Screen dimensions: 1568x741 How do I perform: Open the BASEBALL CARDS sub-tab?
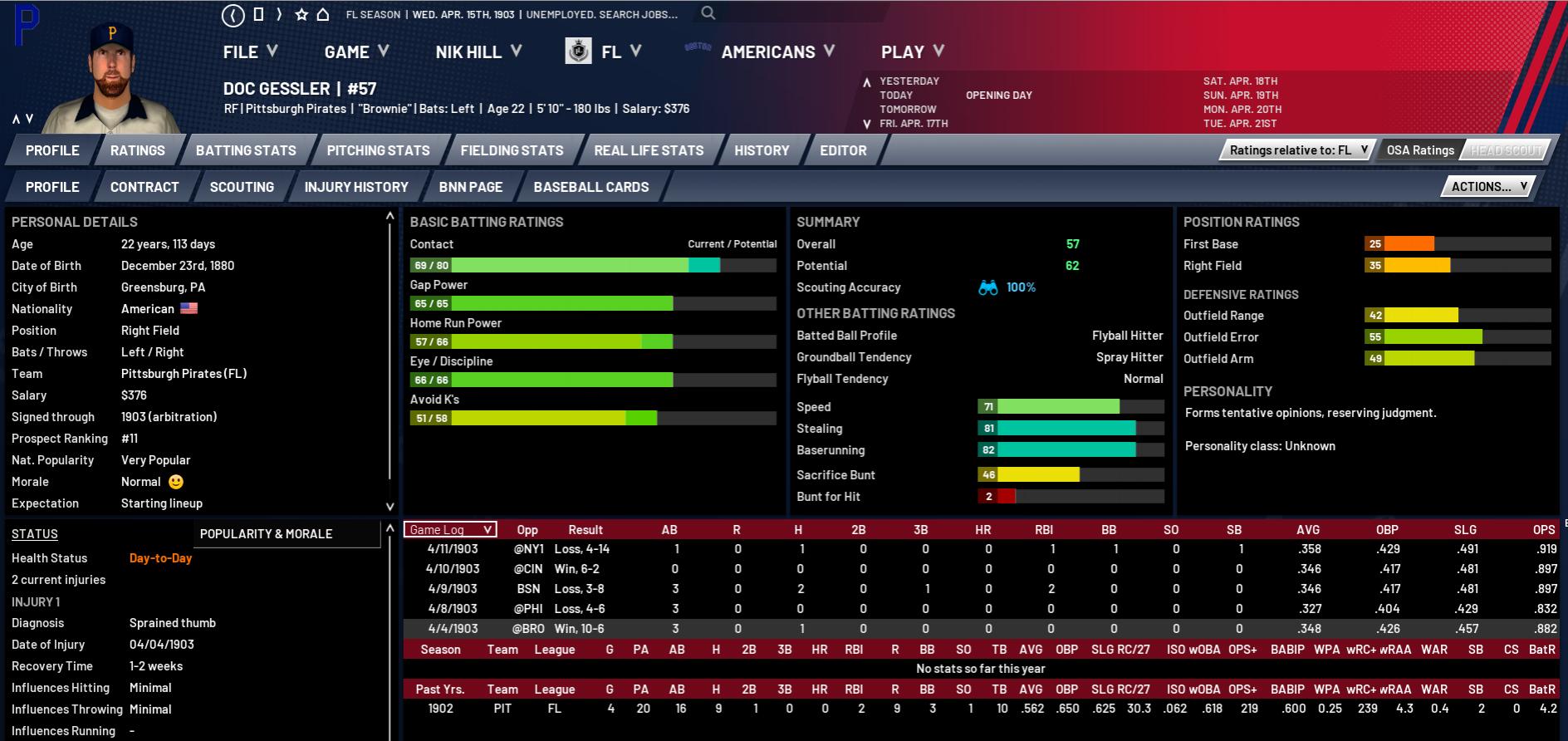click(591, 187)
